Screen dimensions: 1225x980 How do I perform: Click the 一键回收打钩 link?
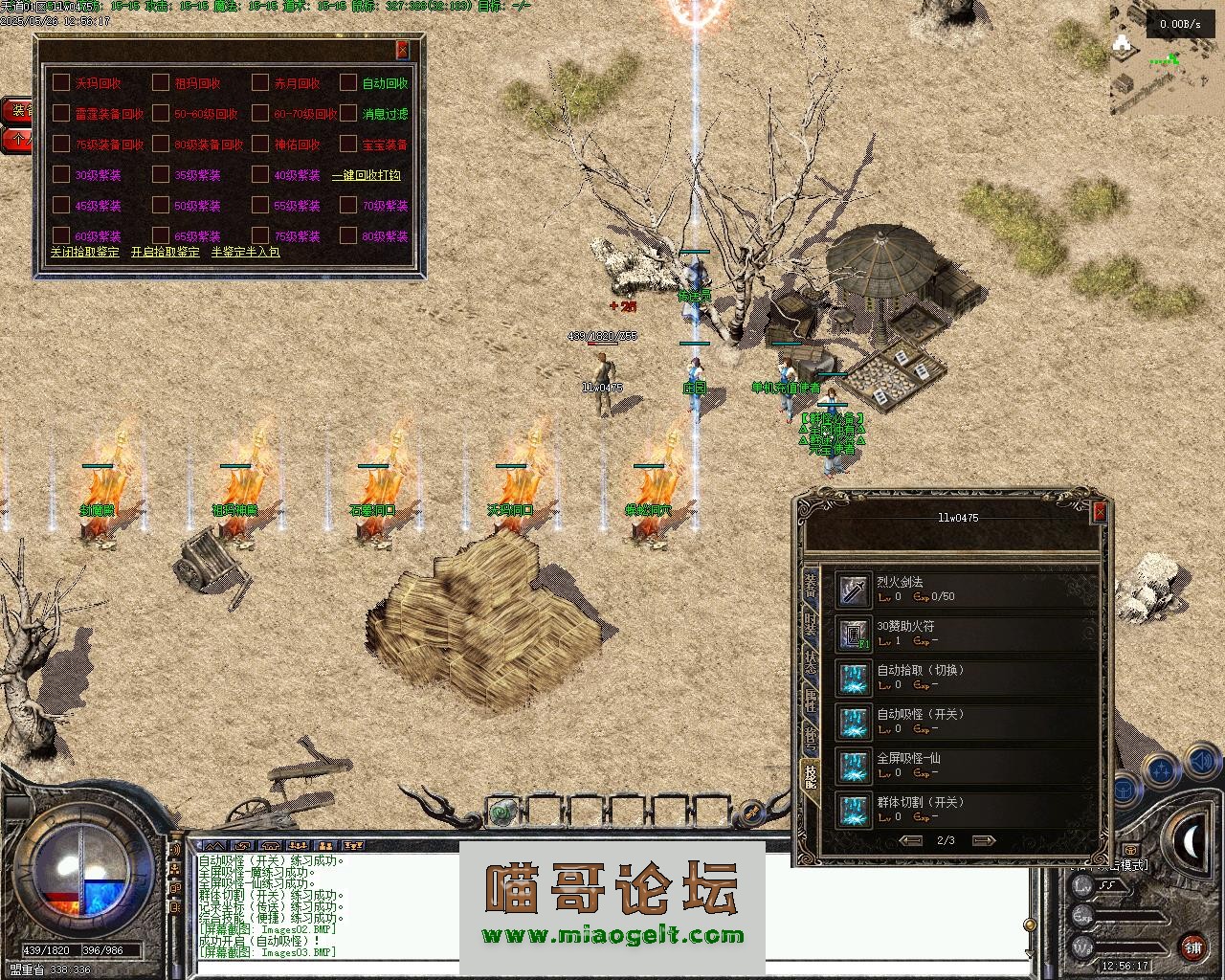click(x=366, y=175)
